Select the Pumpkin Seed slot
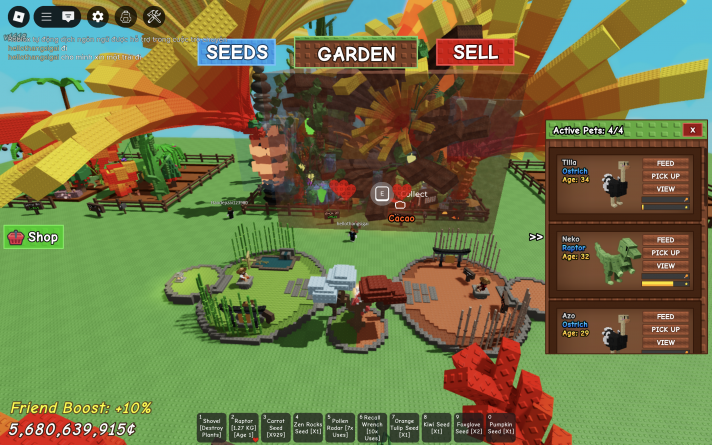 [x=500, y=428]
